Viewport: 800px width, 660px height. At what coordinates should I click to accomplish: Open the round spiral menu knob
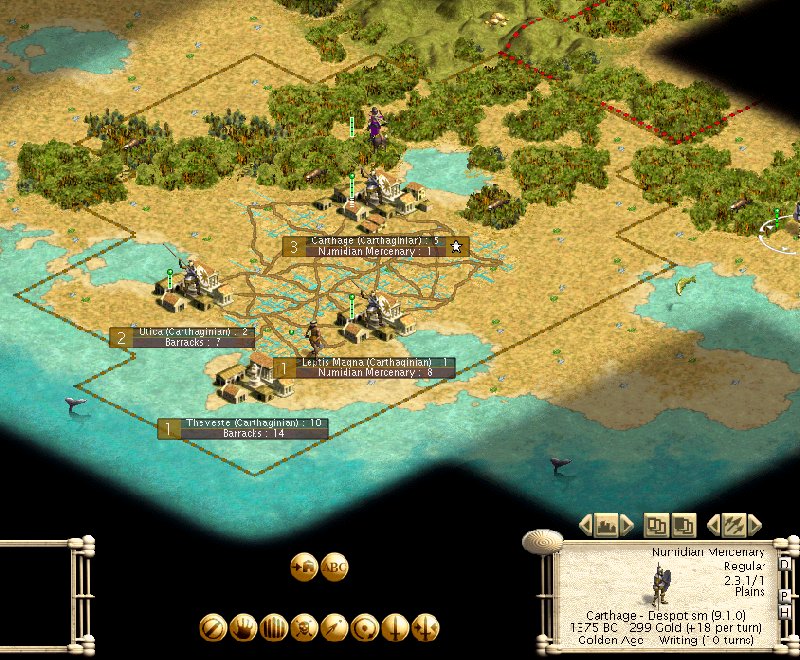(542, 540)
